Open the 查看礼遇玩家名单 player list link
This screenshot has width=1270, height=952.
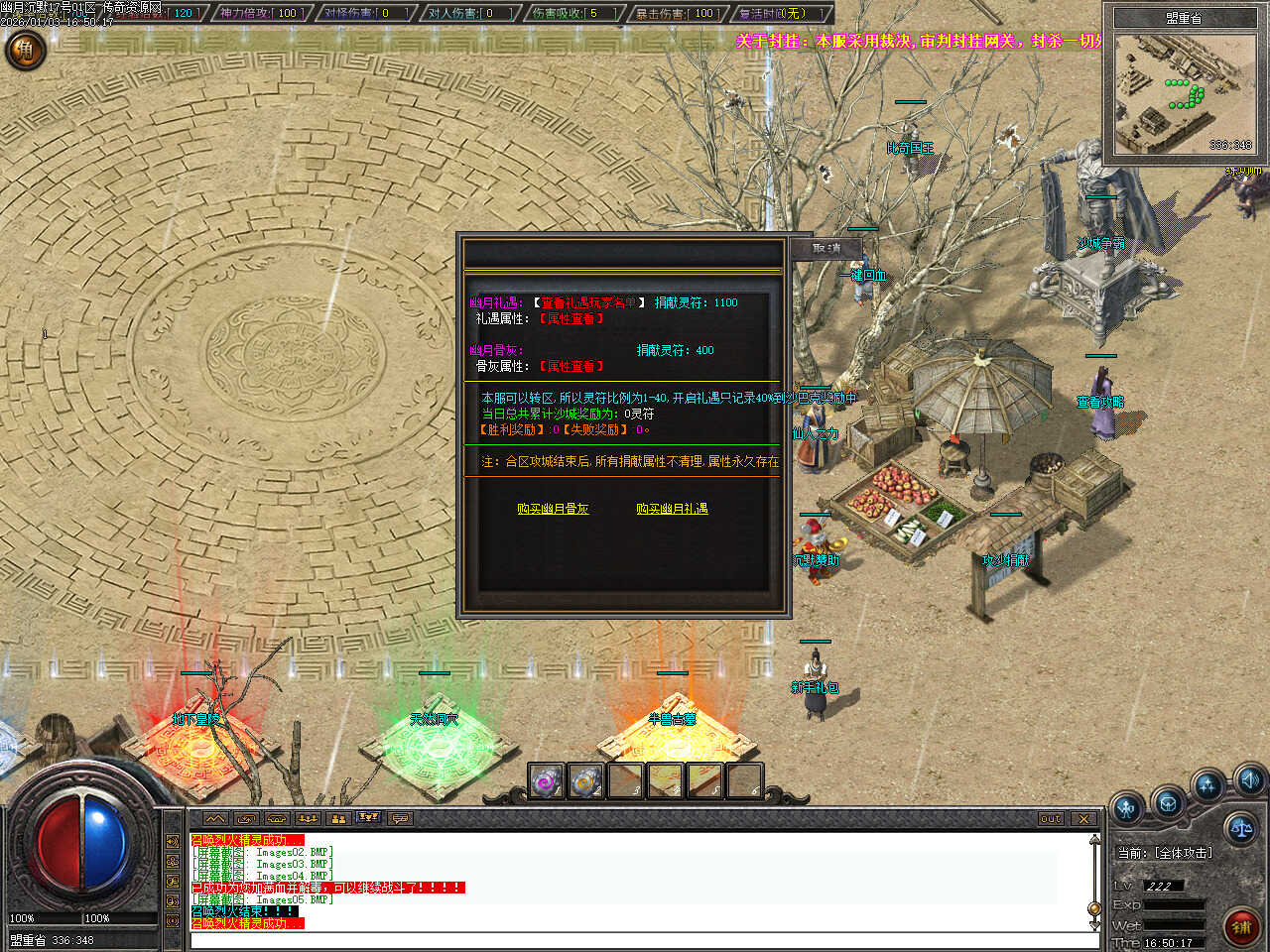(588, 302)
